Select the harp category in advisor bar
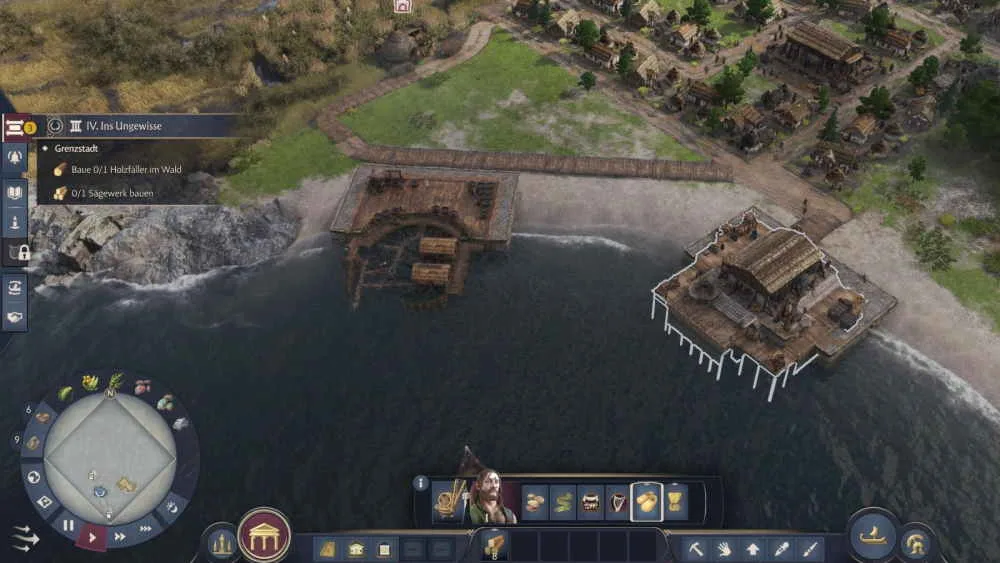1000x563 pixels. pos(619,501)
